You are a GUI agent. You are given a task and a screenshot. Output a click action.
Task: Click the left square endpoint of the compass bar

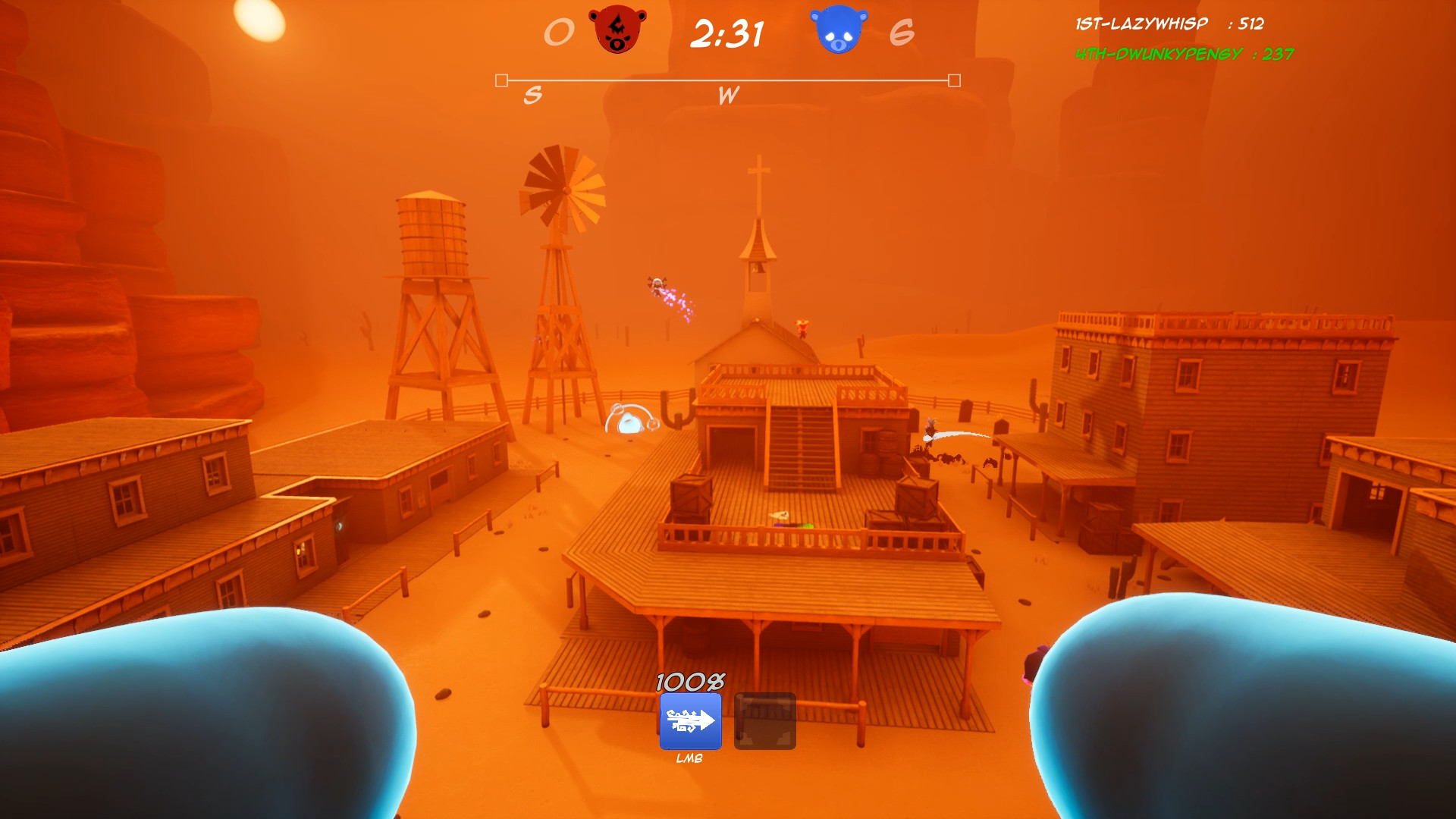tap(500, 78)
